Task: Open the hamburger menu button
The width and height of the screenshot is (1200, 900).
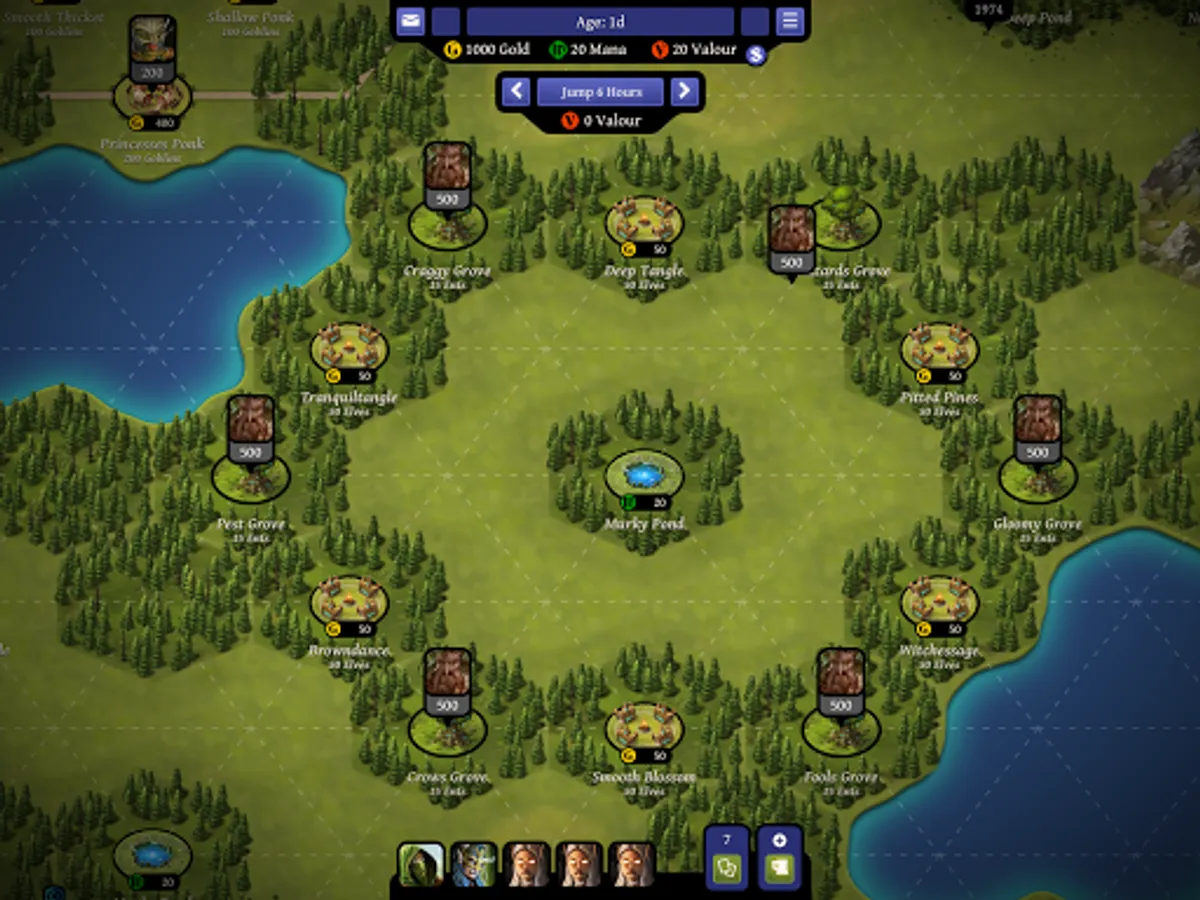Action: click(790, 21)
